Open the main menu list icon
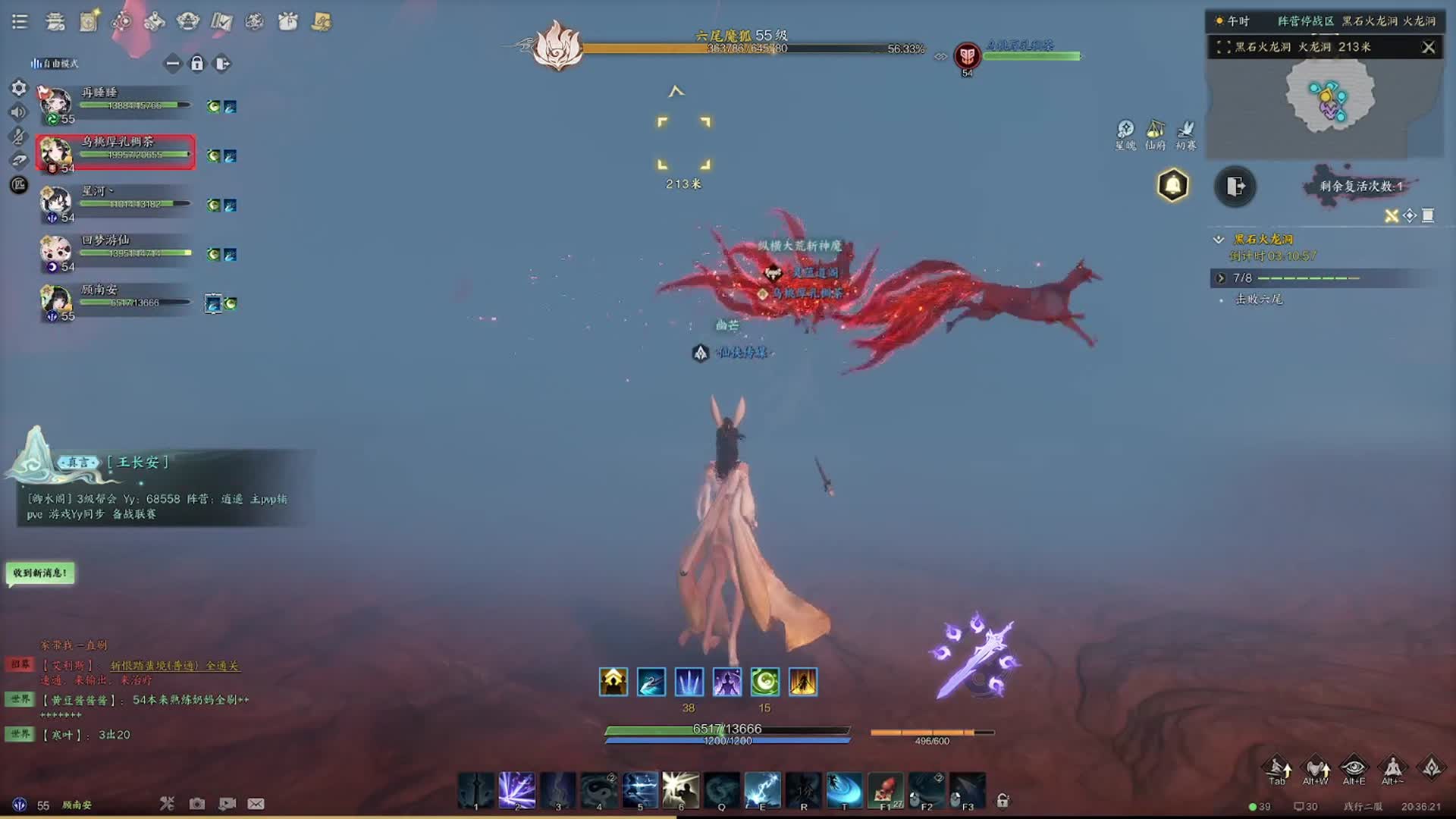Image resolution: width=1456 pixels, height=819 pixels. click(x=20, y=22)
